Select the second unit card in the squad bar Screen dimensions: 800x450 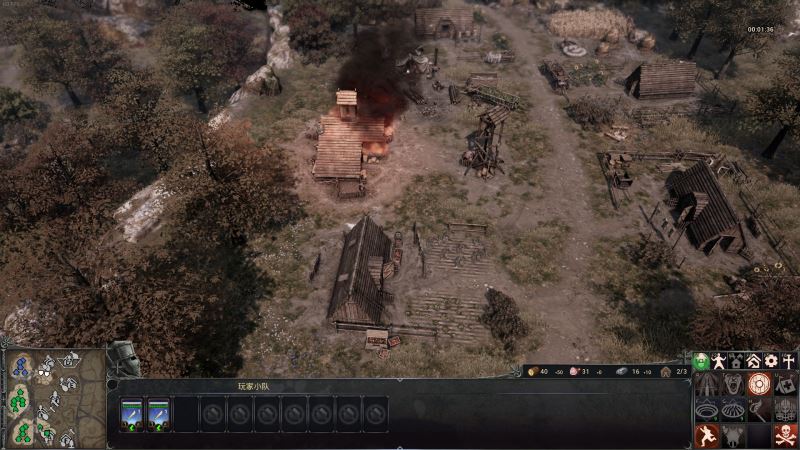pyautogui.click(x=159, y=413)
